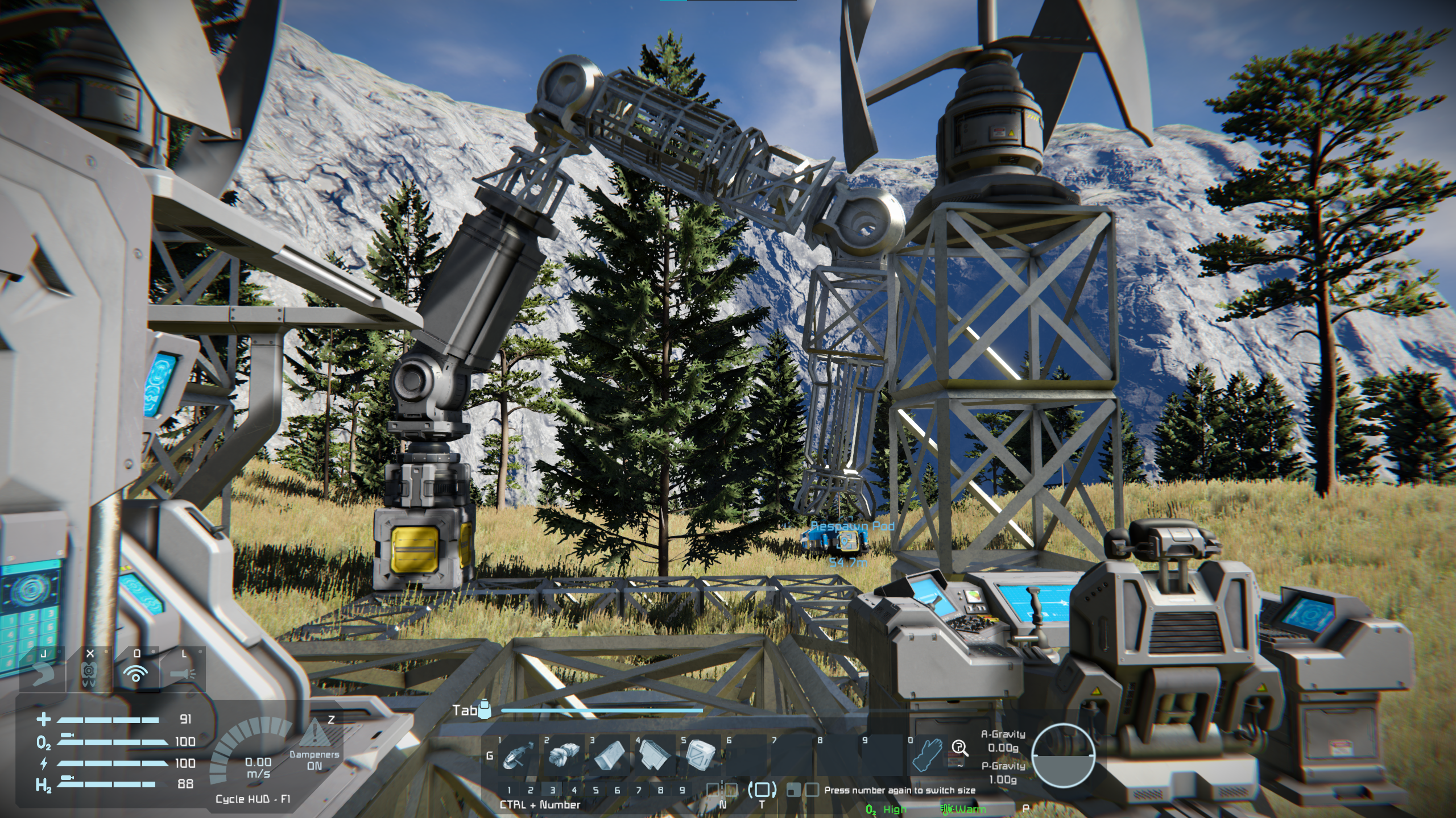This screenshot has height=818, width=1456.
Task: Equip the welder tool in slot 2
Action: coord(563,755)
